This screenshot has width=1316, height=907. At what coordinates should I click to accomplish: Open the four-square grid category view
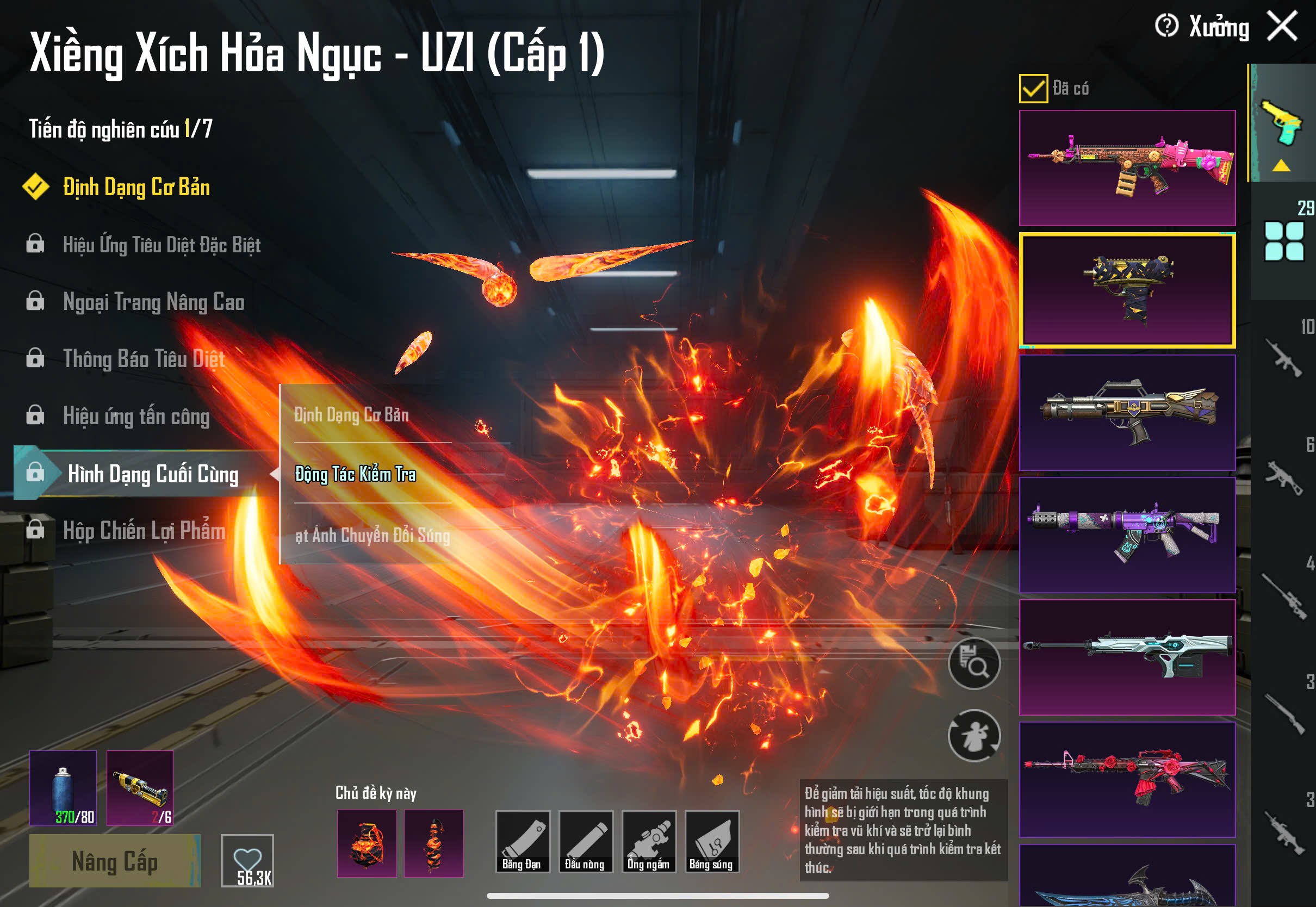tap(1283, 241)
